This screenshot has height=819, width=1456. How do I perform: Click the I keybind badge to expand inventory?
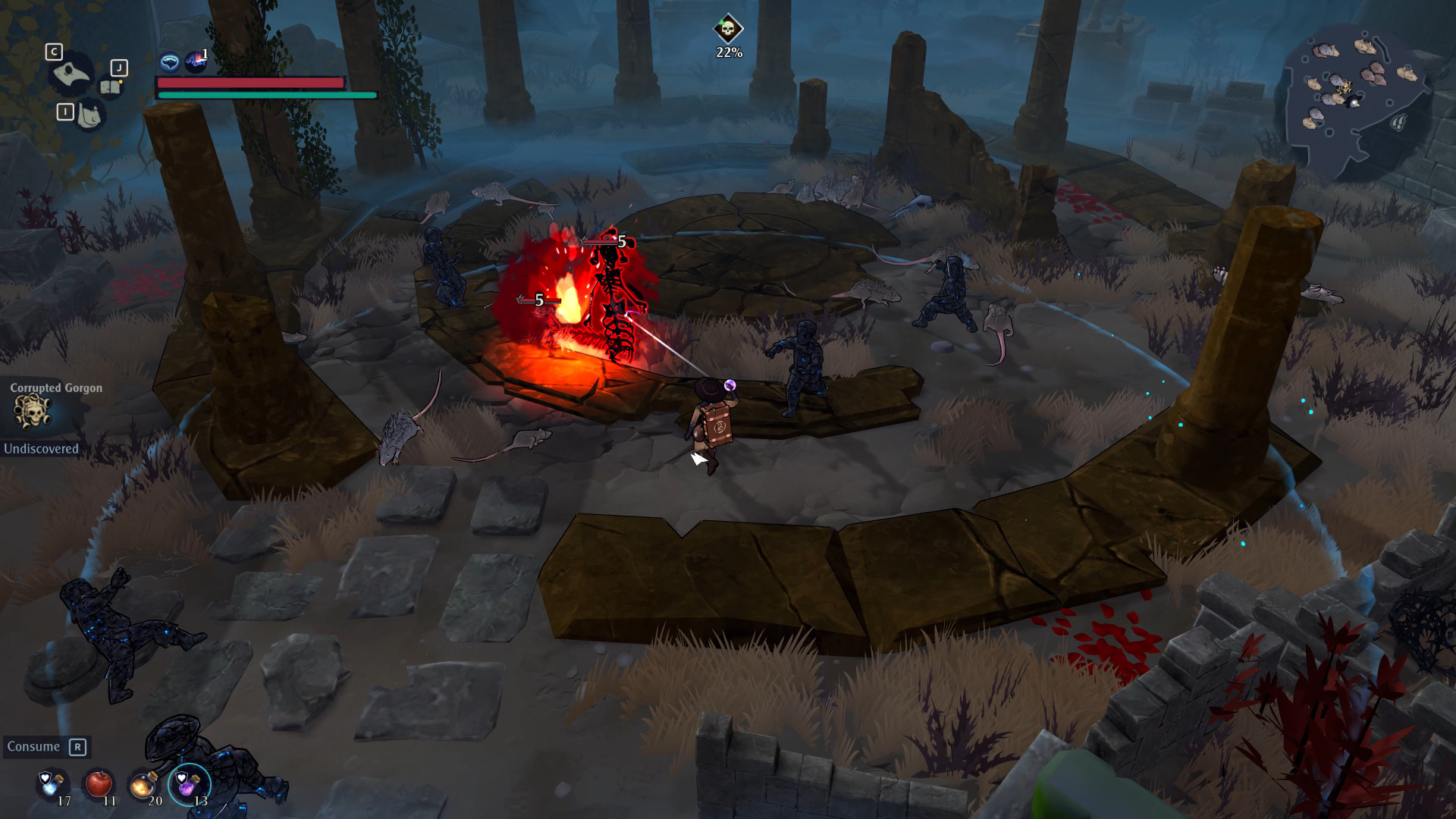click(66, 111)
